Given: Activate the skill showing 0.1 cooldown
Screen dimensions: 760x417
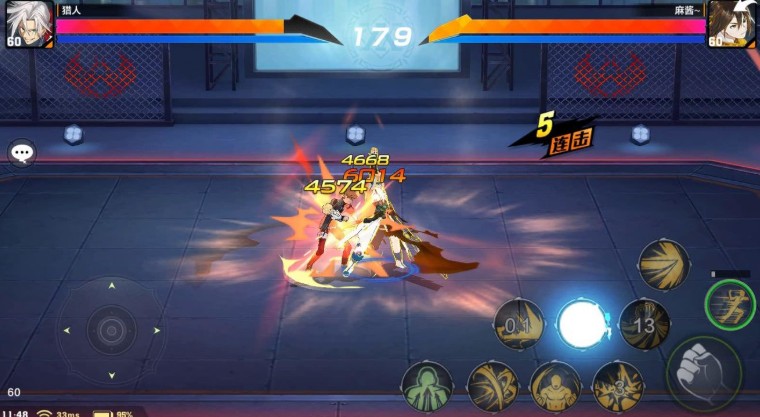Looking at the screenshot, I should tap(519, 325).
